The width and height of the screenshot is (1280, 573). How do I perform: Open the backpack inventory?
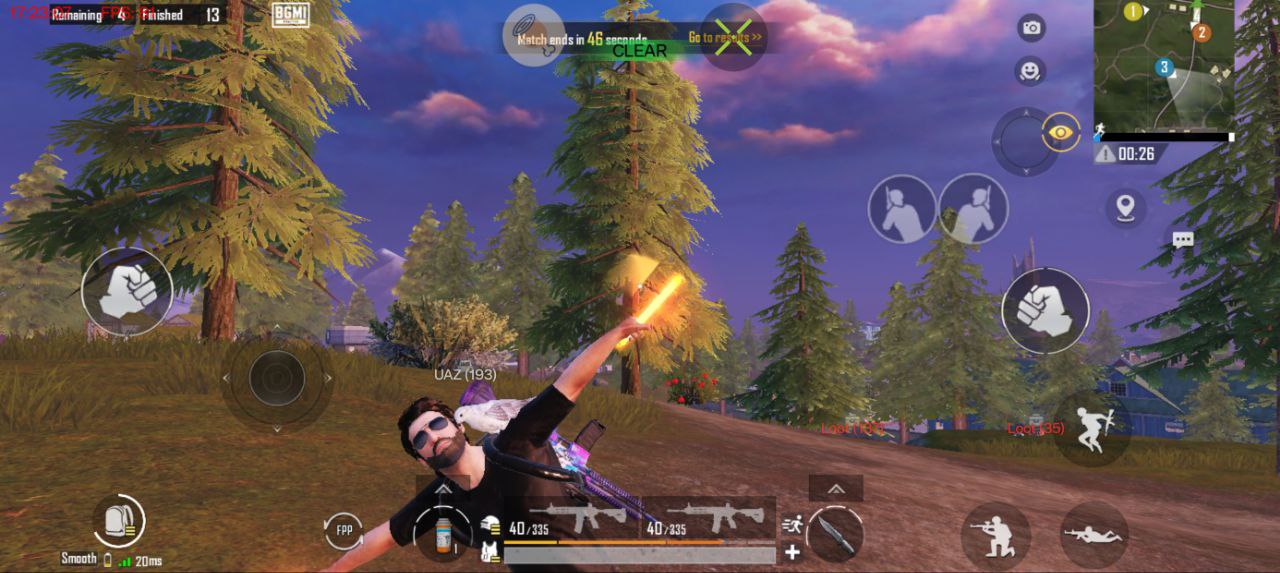119,521
